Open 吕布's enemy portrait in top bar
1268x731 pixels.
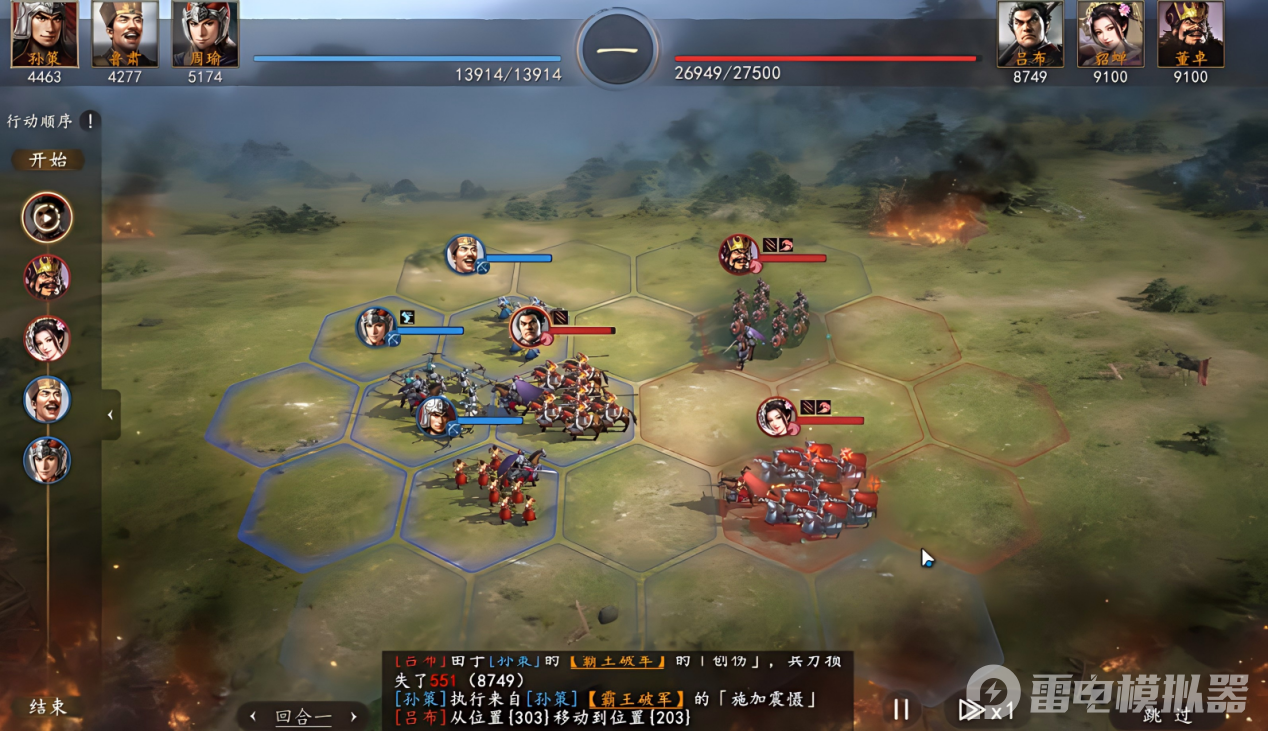pyautogui.click(x=1030, y=34)
